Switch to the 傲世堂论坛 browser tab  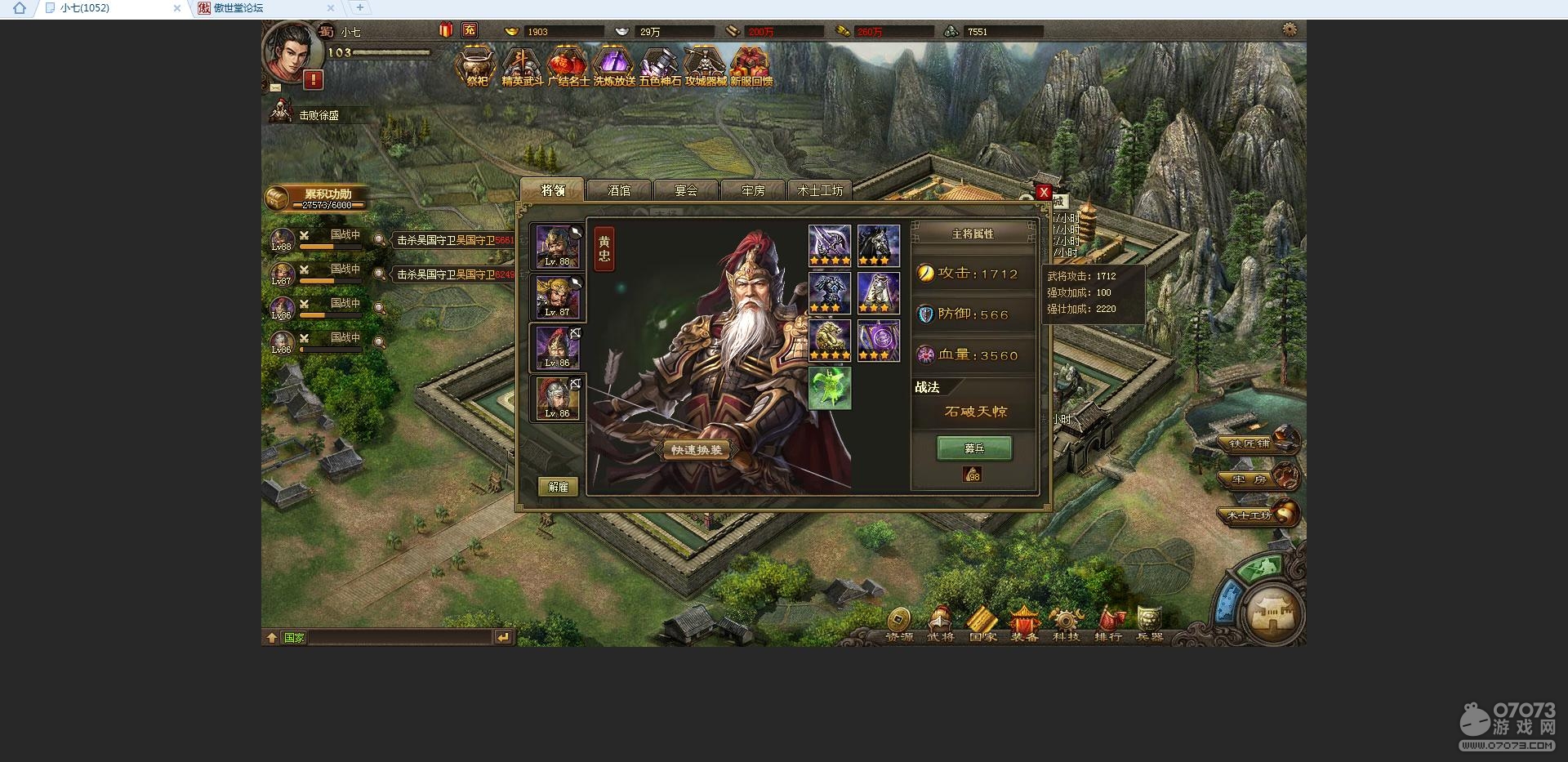point(238,8)
